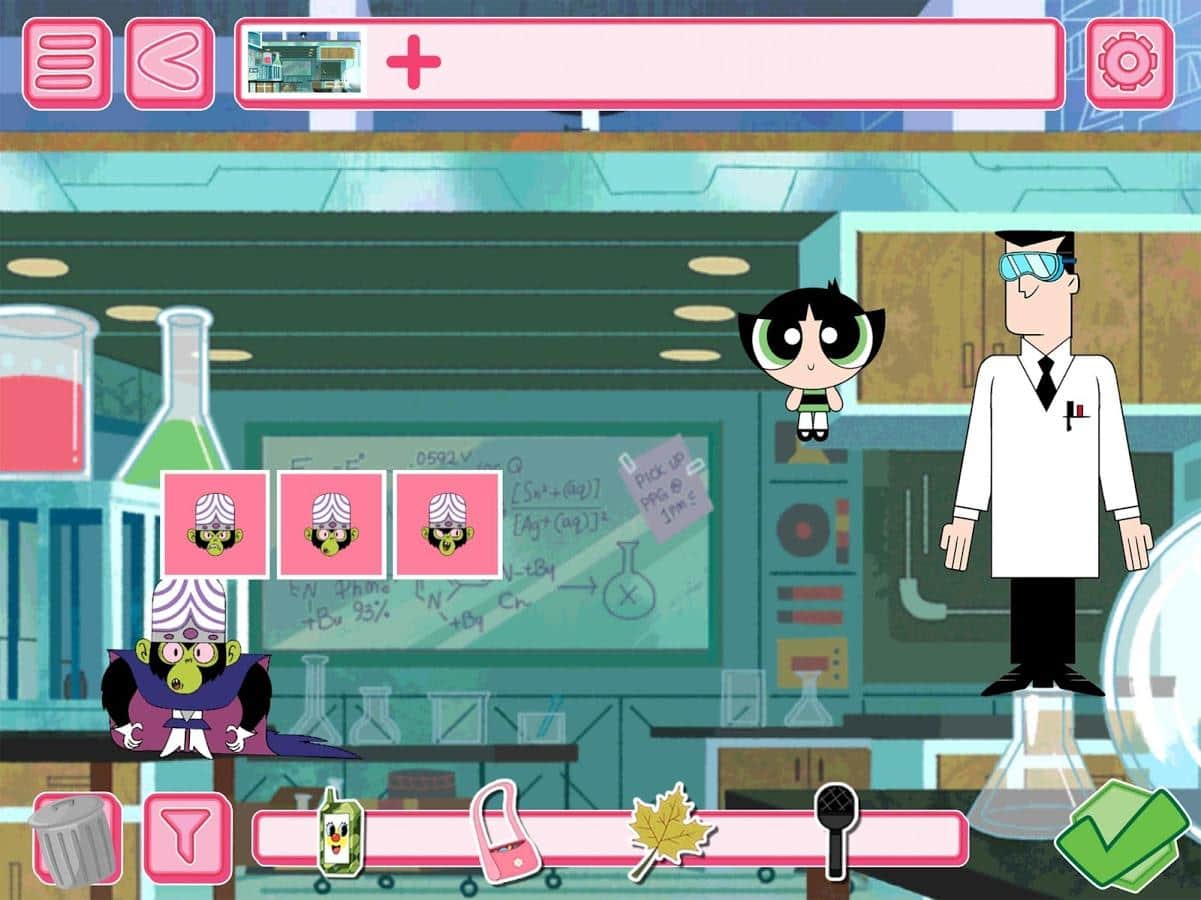
Task: Go back with the pink arrow button
Action: point(169,63)
